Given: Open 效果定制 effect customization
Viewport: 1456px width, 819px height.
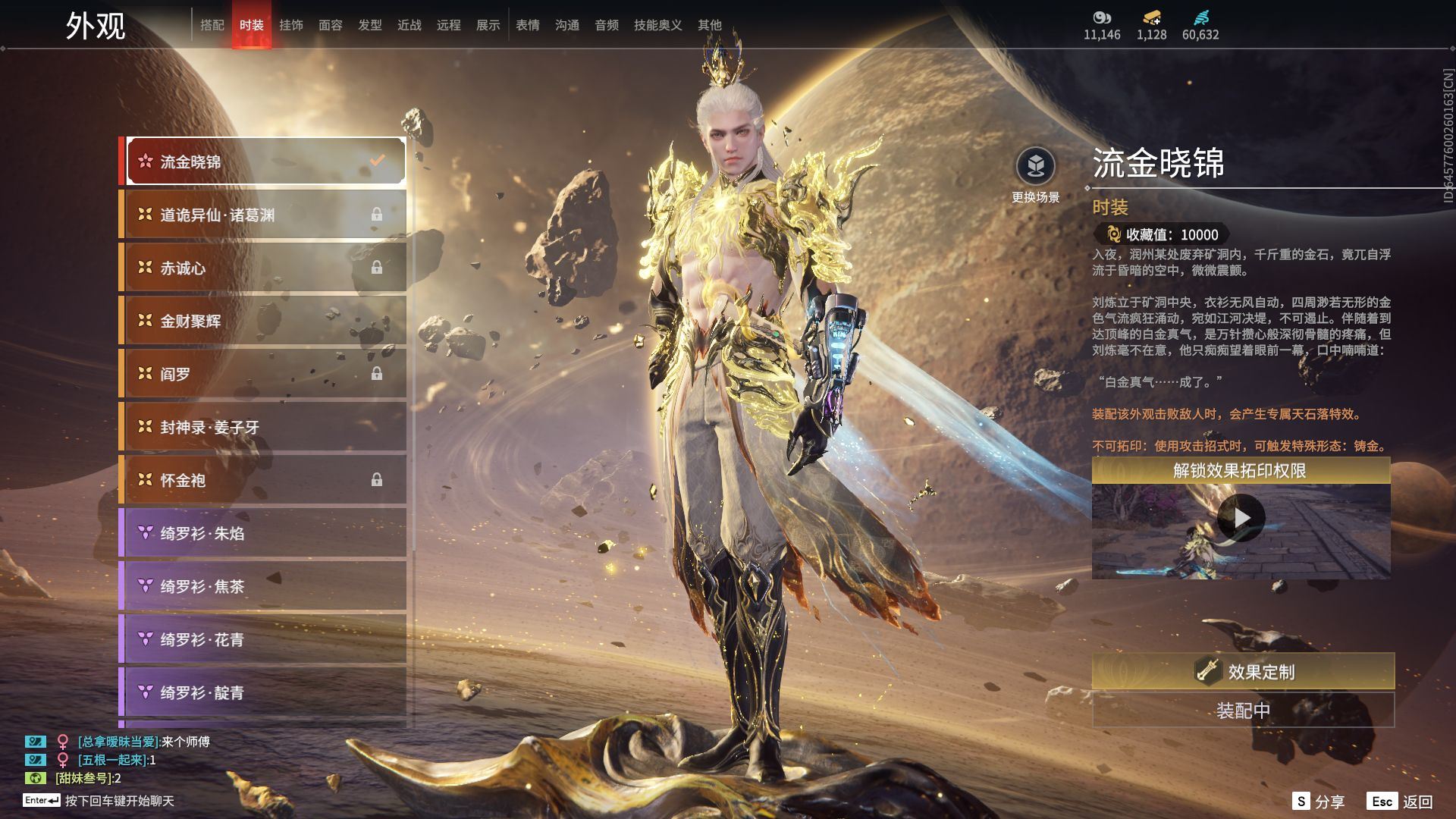Looking at the screenshot, I should coord(1243,672).
